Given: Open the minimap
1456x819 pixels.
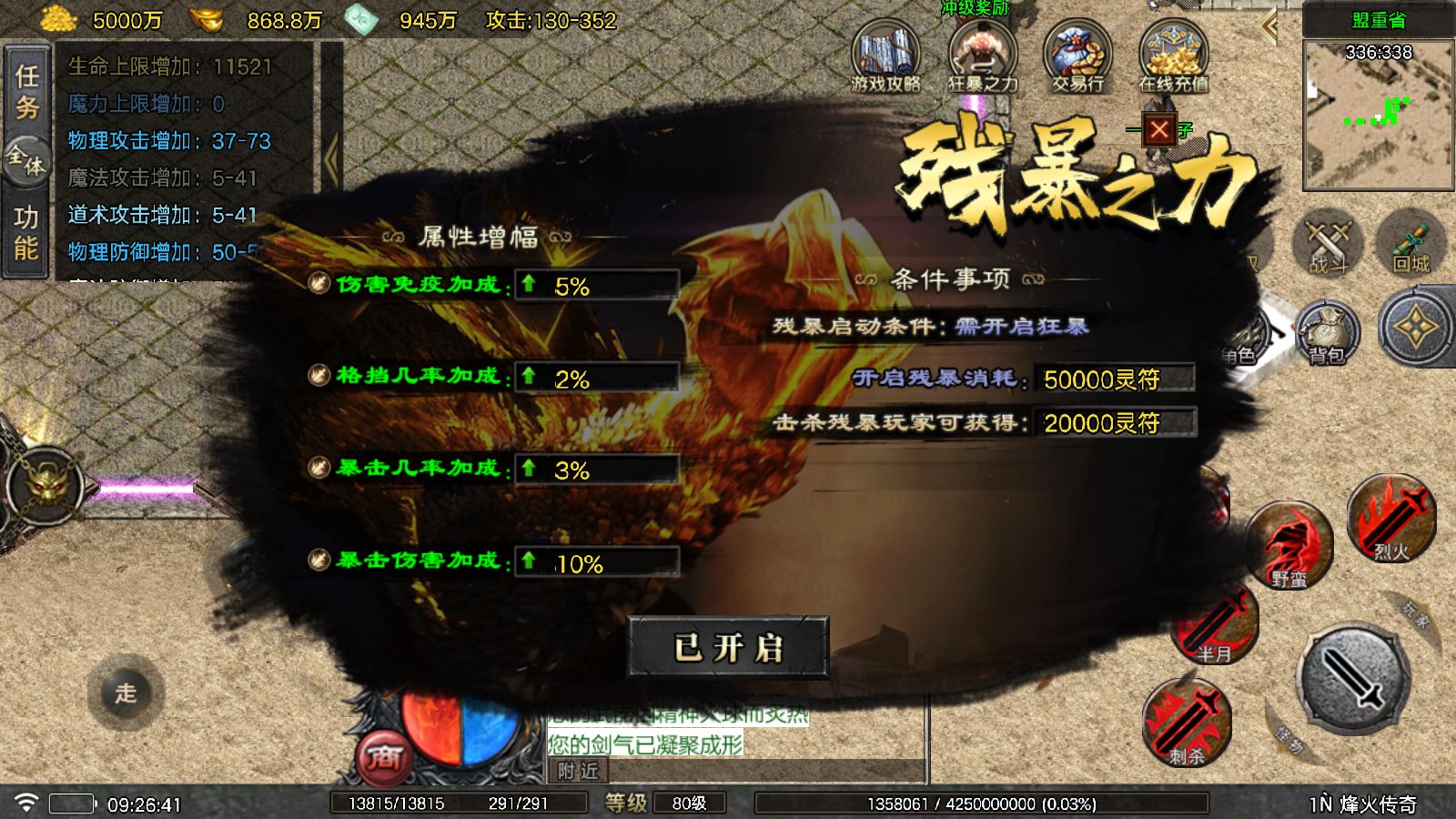Looking at the screenshot, I should point(1378,115).
